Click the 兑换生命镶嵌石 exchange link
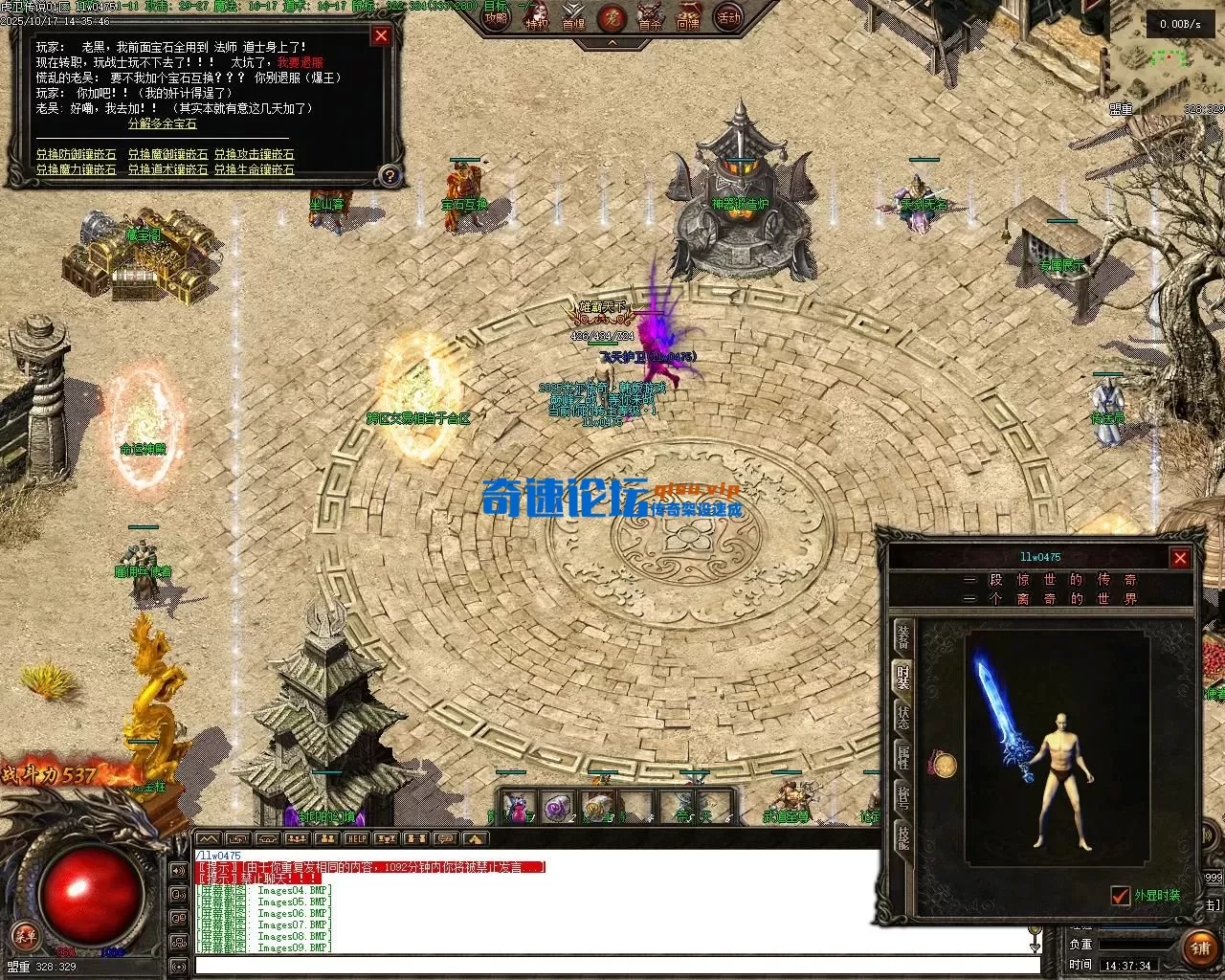 (x=254, y=169)
